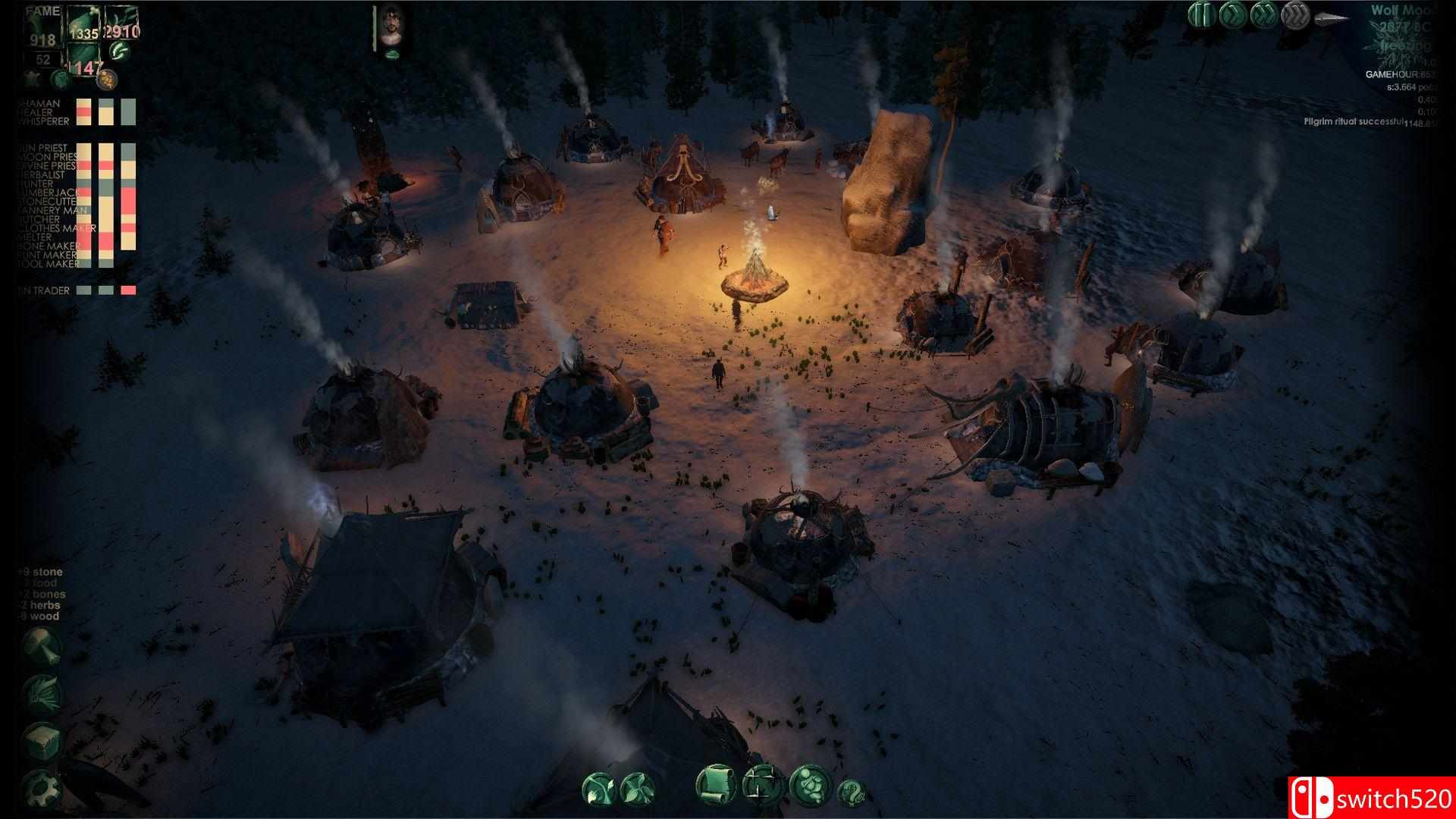Screen dimensions: 1456x819
Task: Set game speed to normal play
Action: 1232,15
